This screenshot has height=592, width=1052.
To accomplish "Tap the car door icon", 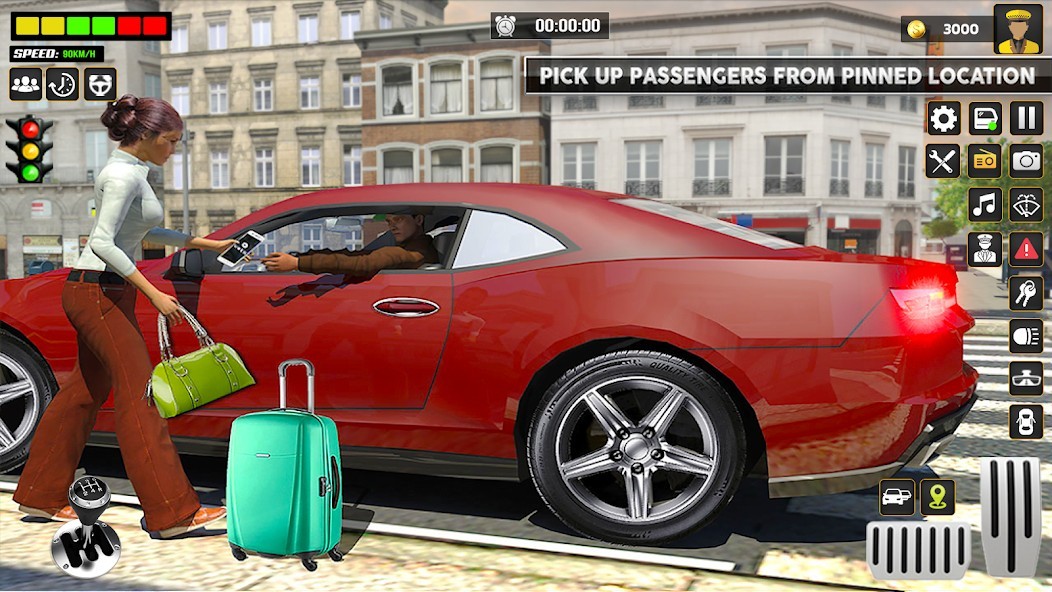I will [985, 118].
